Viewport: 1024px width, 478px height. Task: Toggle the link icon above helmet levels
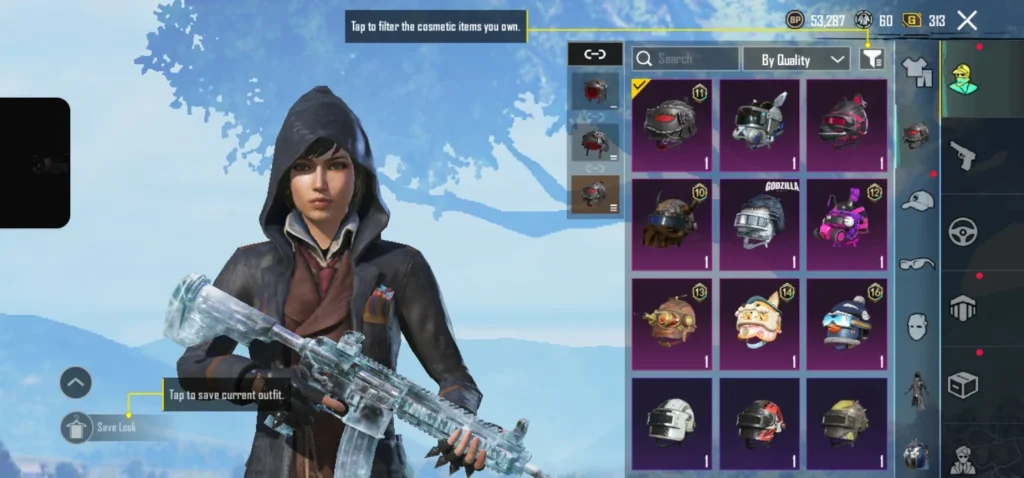tap(594, 55)
